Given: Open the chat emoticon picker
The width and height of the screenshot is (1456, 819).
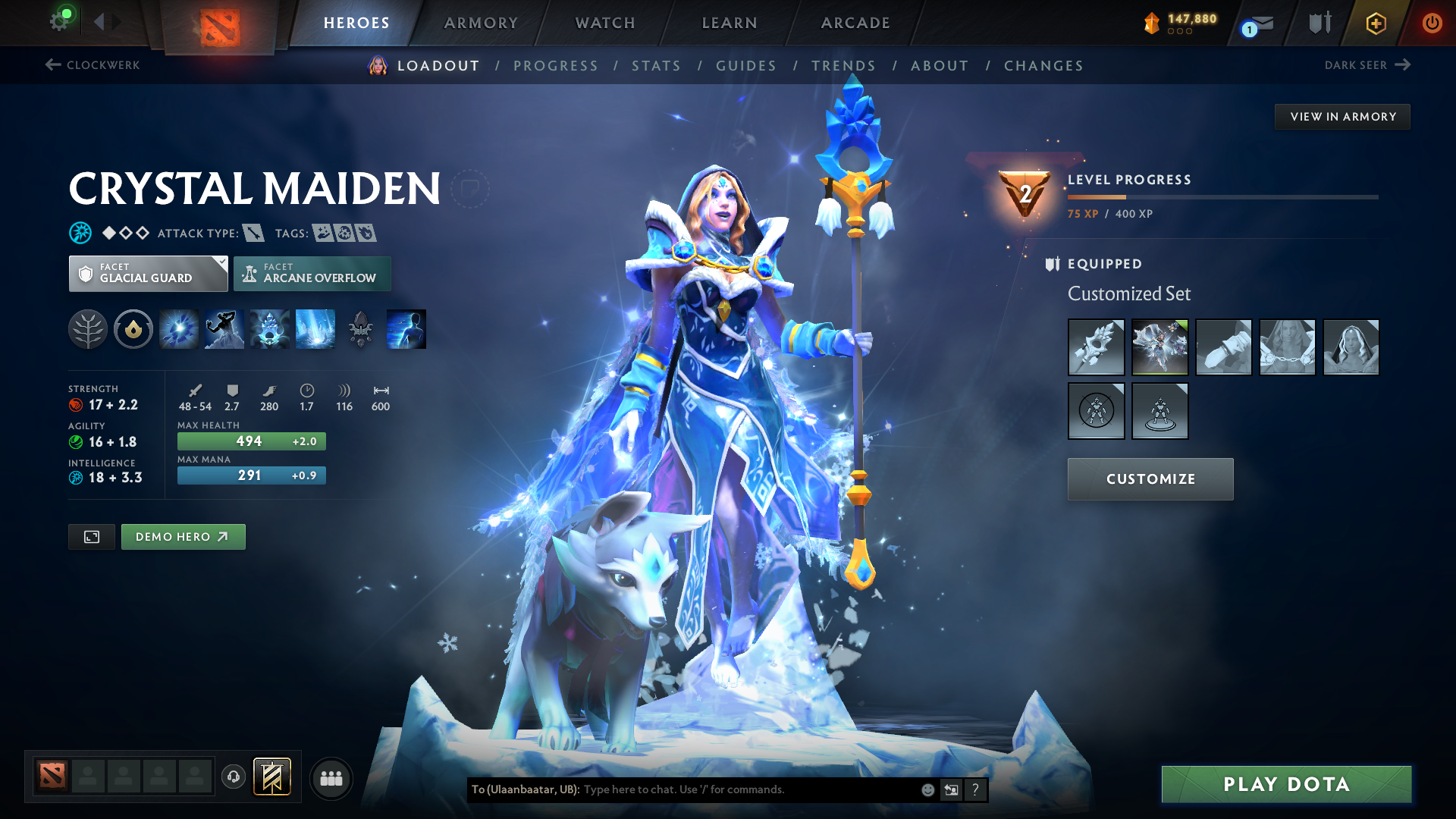Looking at the screenshot, I should (x=927, y=789).
